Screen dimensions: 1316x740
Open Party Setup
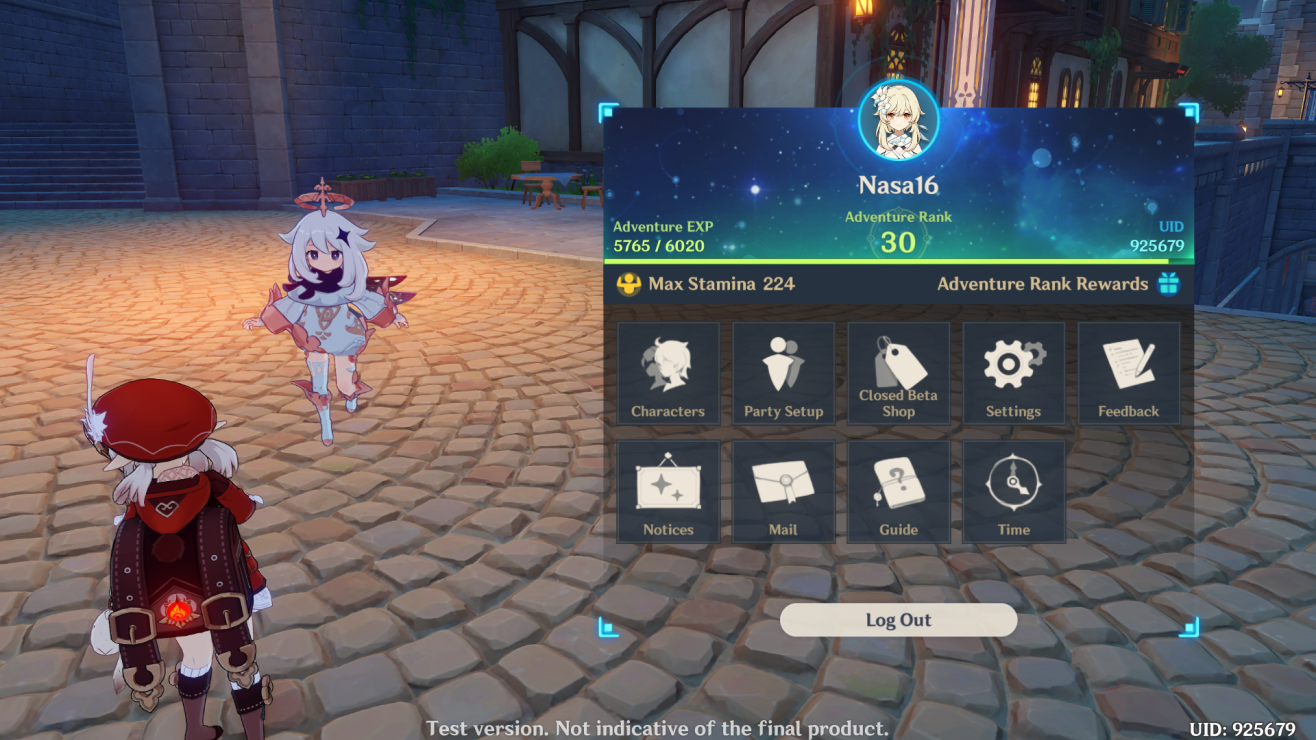pyautogui.click(x=783, y=373)
